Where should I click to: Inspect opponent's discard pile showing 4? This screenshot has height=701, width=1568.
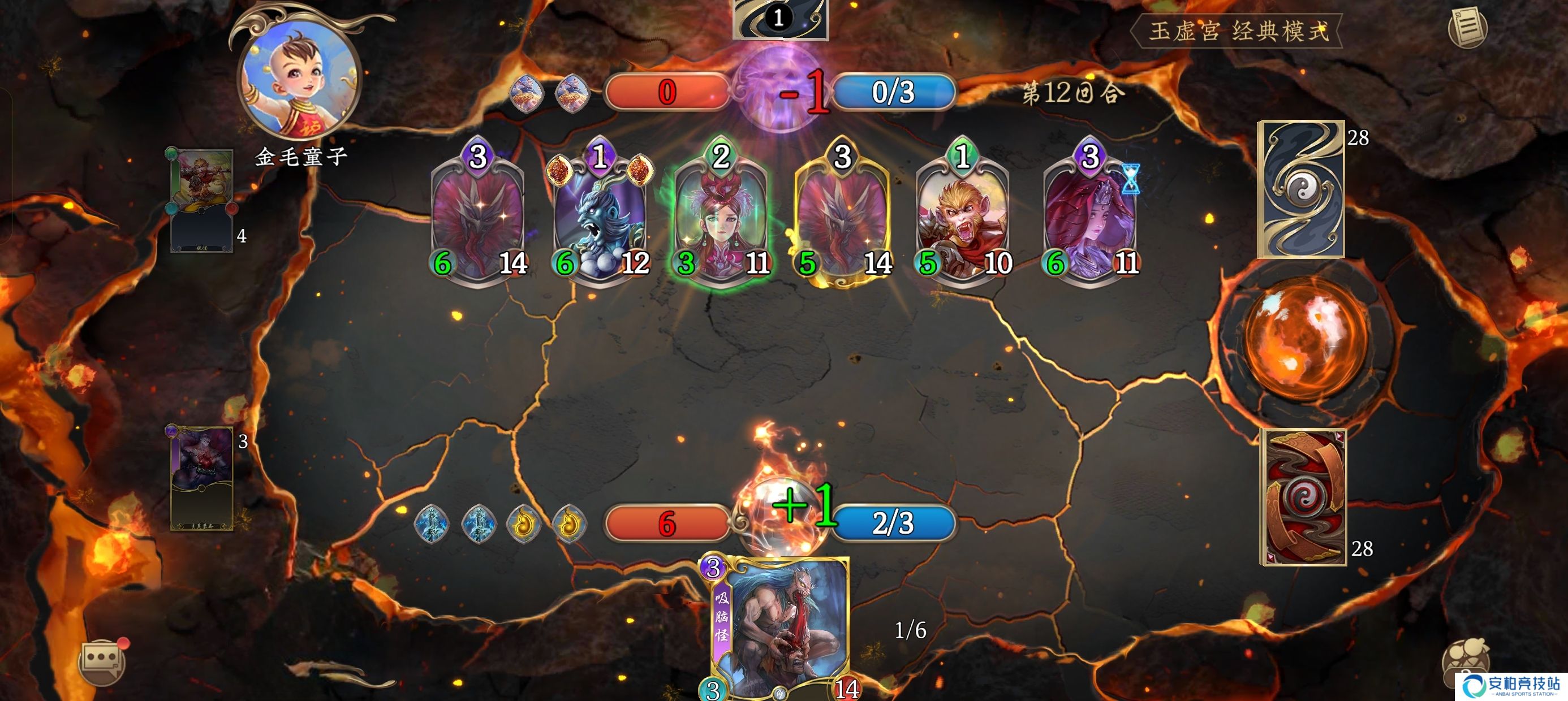(201, 201)
